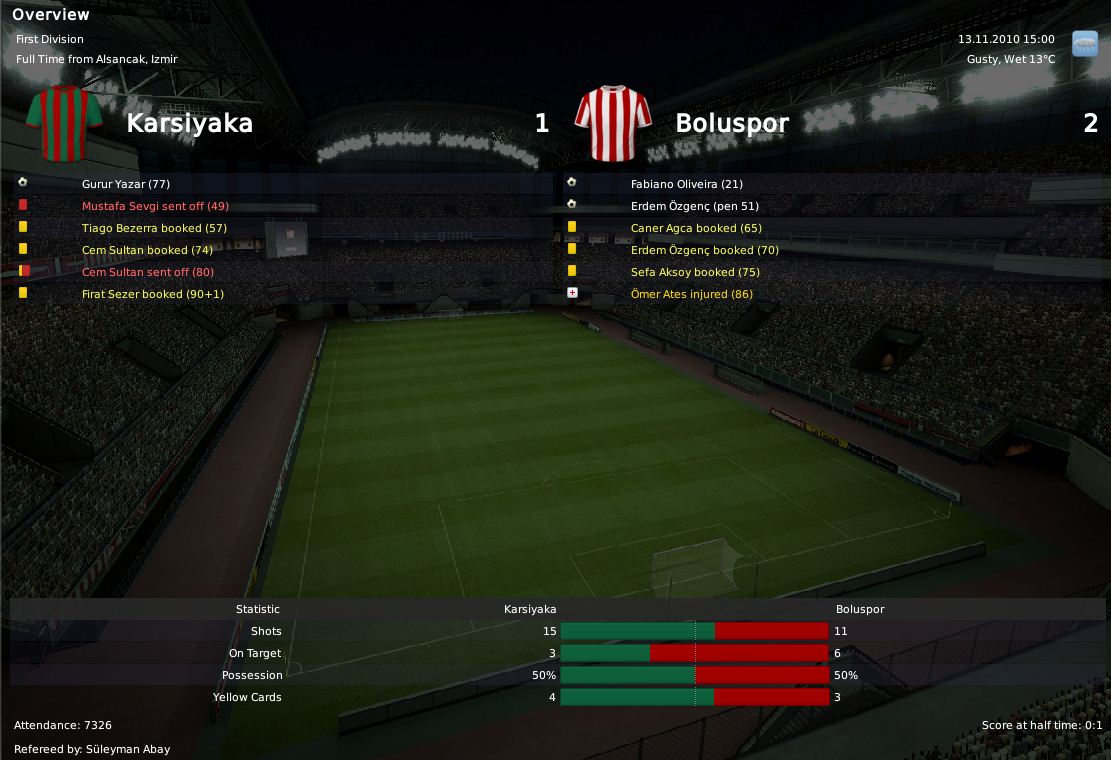Click the Cem Sultan booked (74) row
Image resolution: width=1111 pixels, height=760 pixels.
point(147,250)
